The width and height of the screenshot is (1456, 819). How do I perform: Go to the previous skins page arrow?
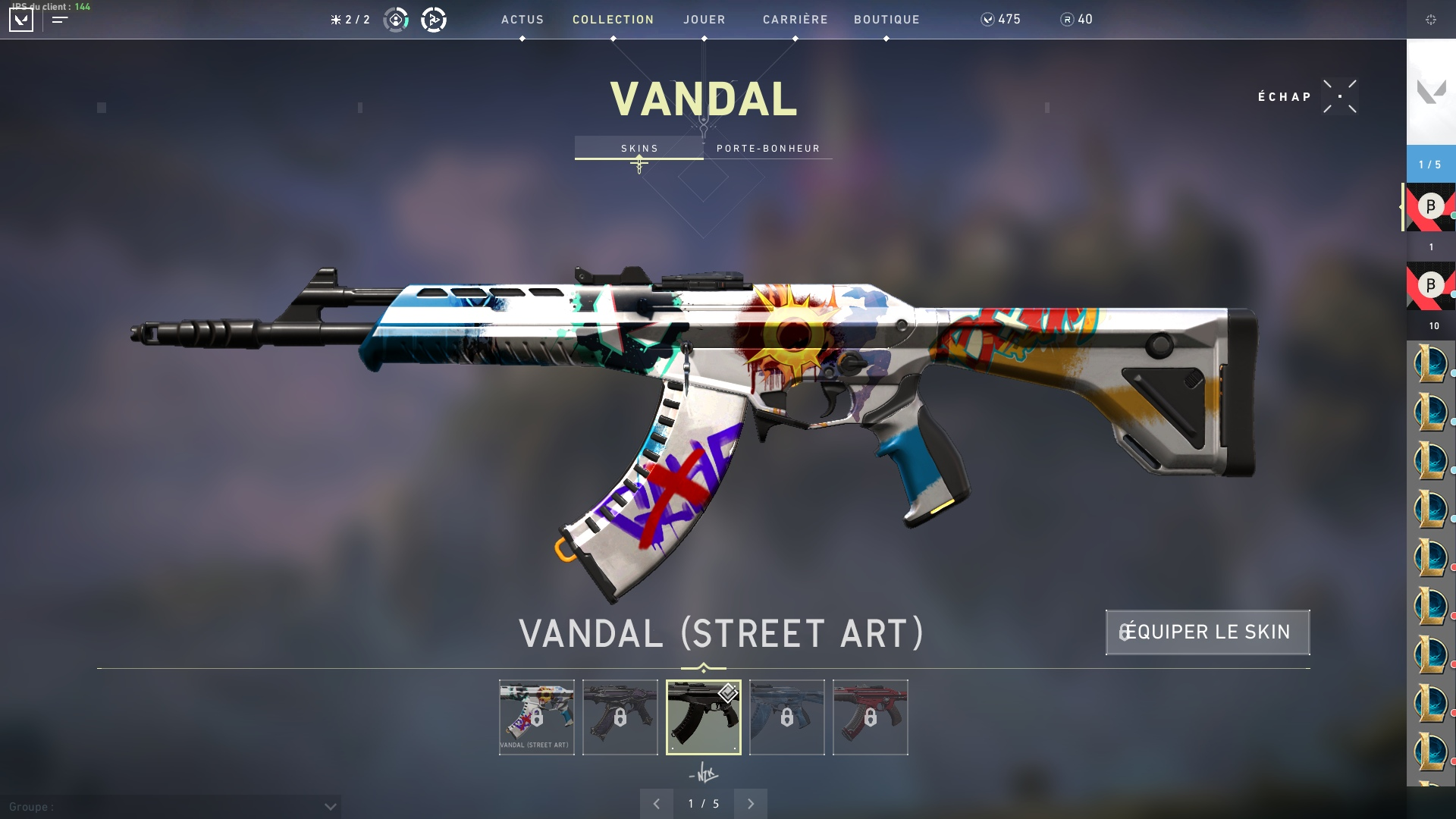point(657,804)
